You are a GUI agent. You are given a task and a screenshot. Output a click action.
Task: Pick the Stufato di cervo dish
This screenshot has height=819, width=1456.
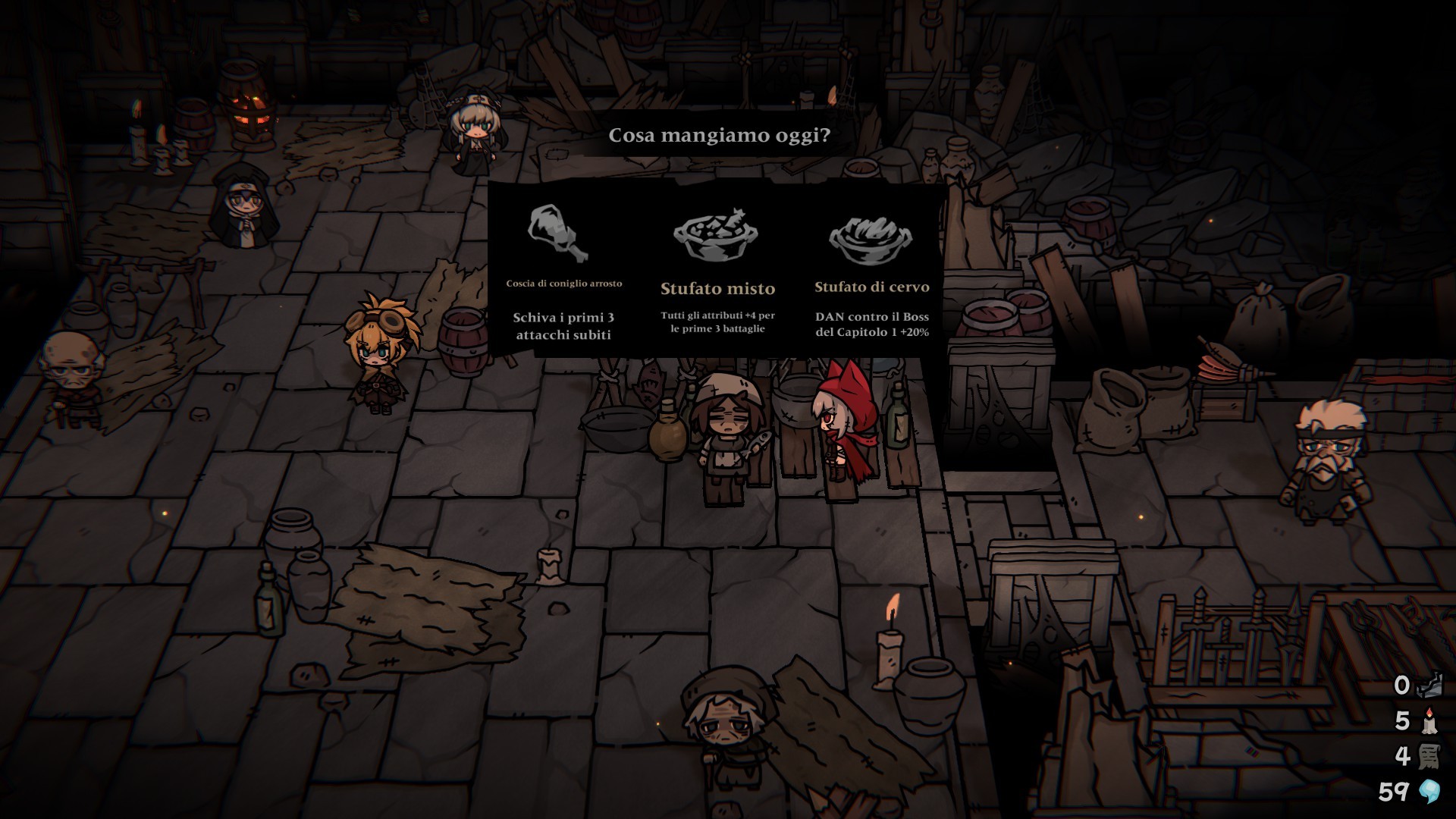871,273
